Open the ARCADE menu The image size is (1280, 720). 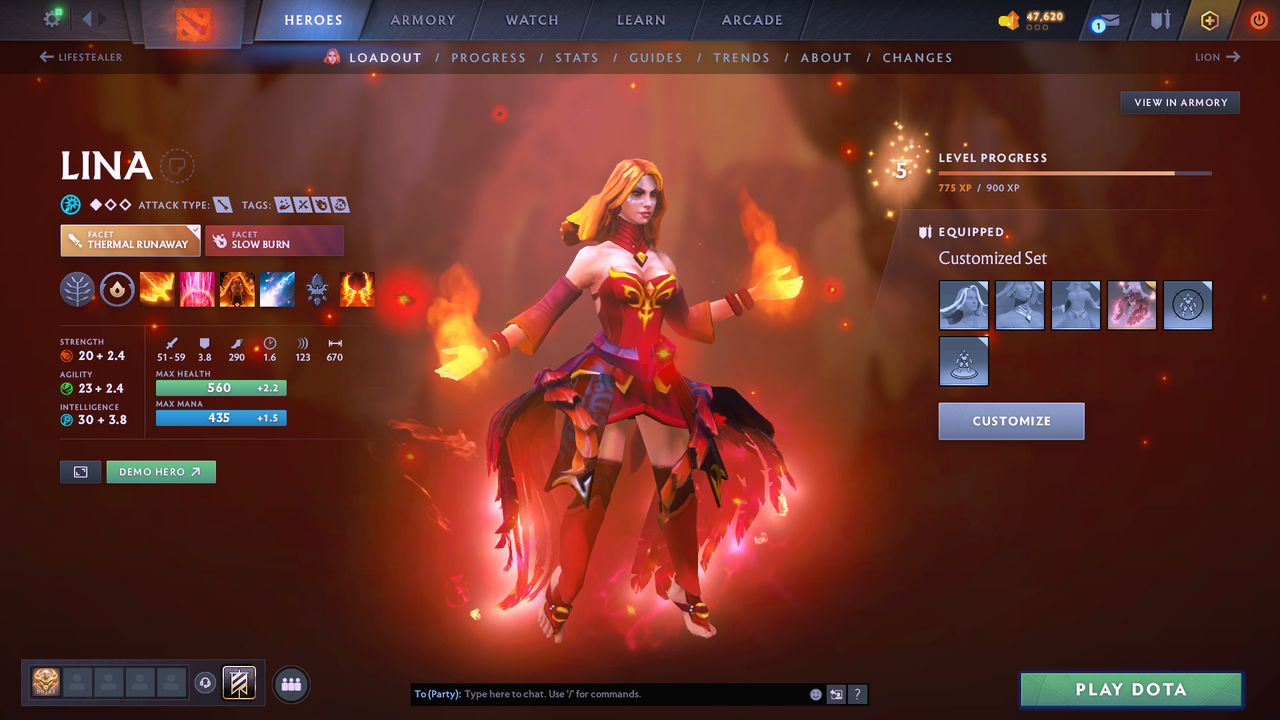coord(751,20)
